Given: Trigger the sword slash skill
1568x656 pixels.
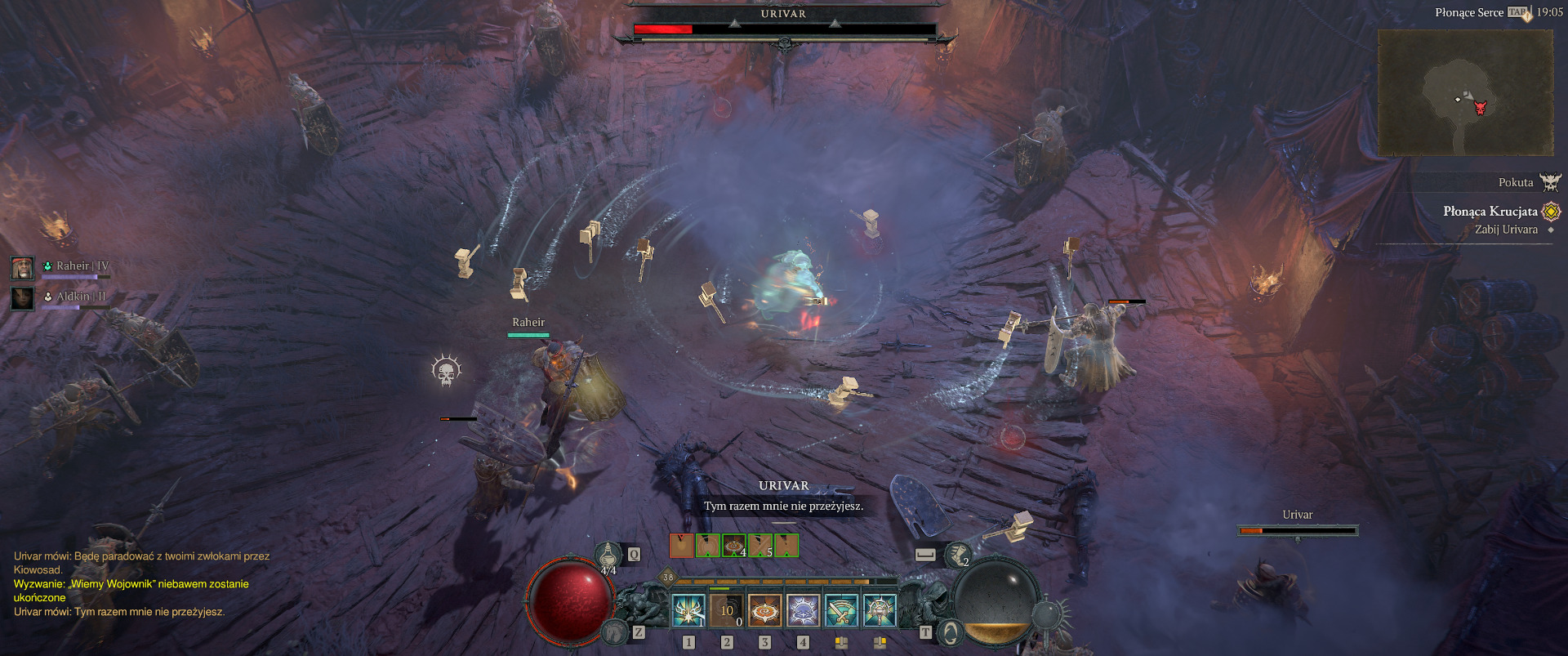Looking at the screenshot, I should pyautogui.click(x=841, y=610).
